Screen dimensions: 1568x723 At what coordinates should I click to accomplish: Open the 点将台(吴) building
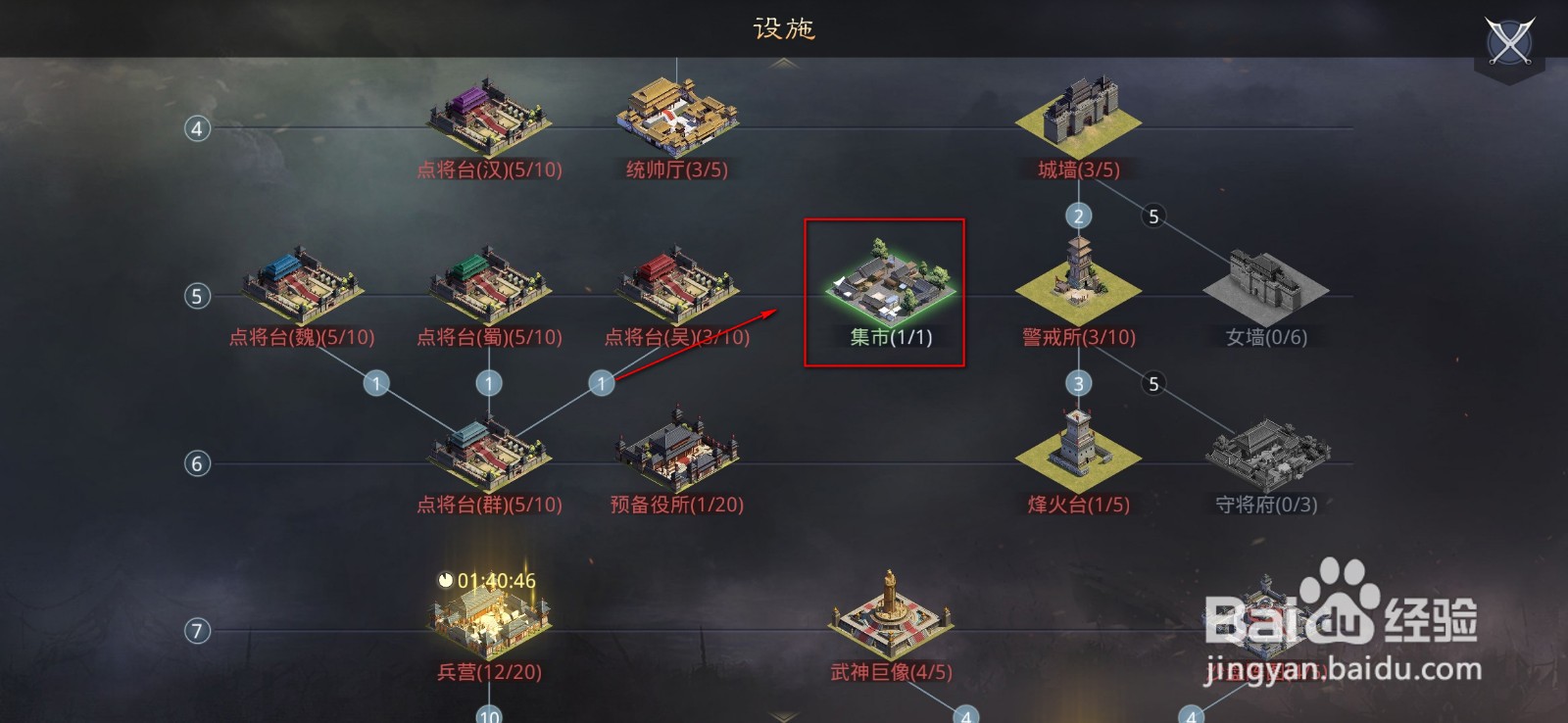coord(676,284)
